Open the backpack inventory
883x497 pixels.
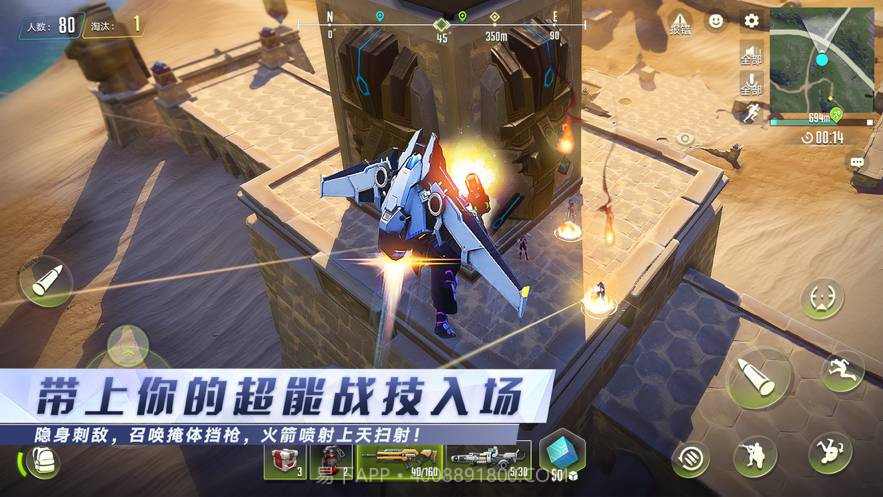(x=43, y=460)
